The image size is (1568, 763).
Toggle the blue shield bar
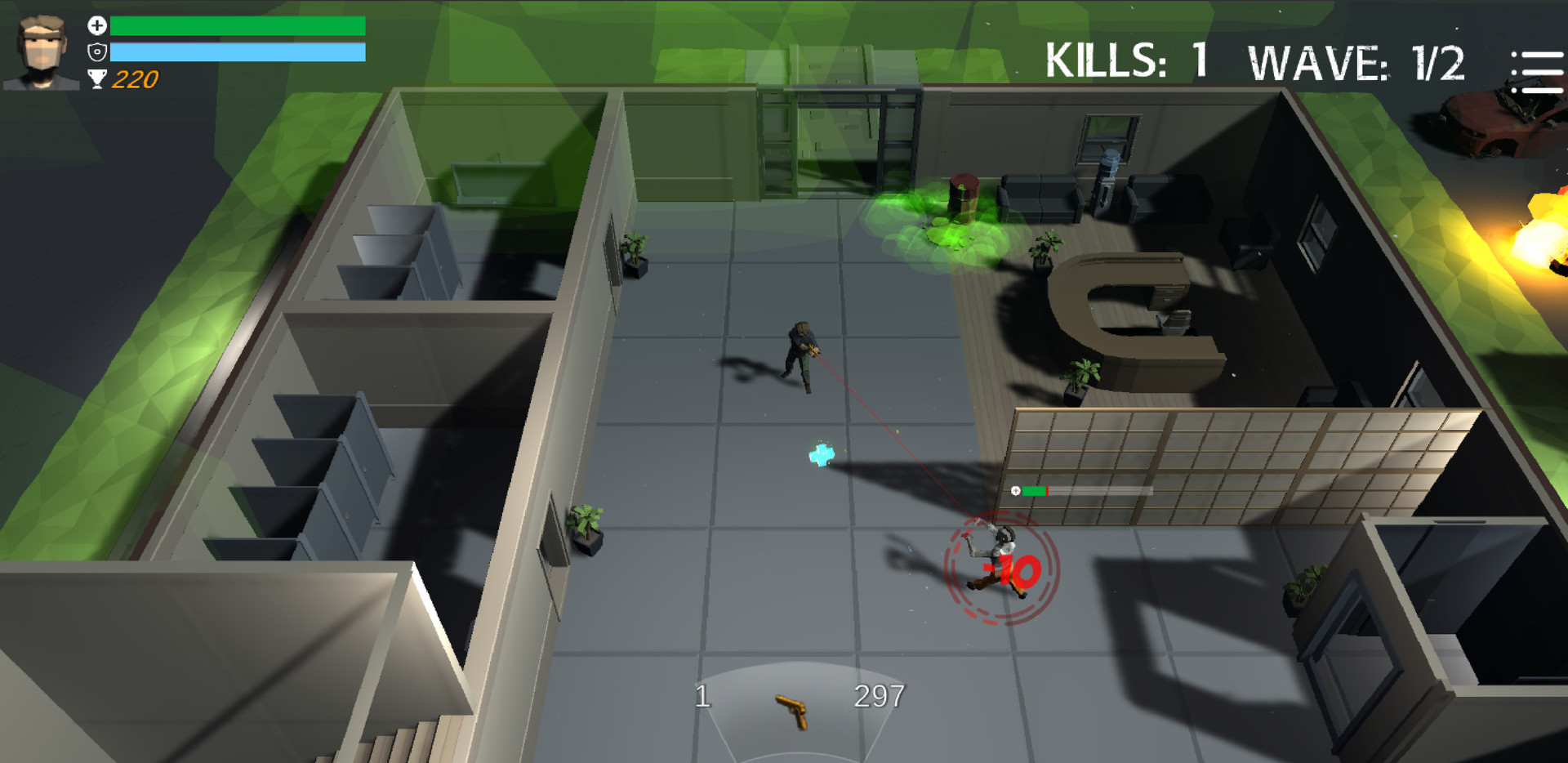[237, 51]
